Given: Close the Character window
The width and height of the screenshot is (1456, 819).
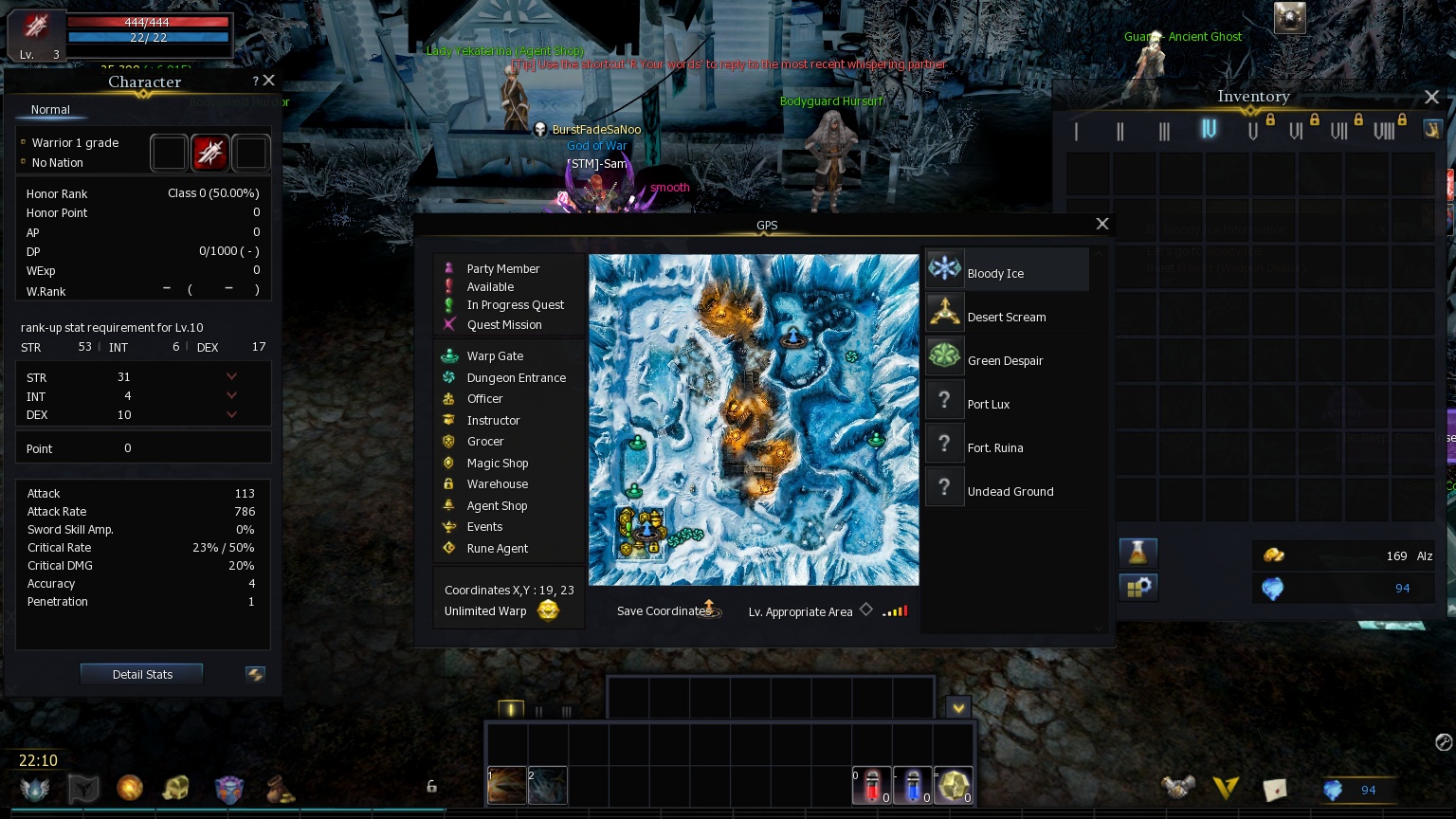Looking at the screenshot, I should point(269,82).
